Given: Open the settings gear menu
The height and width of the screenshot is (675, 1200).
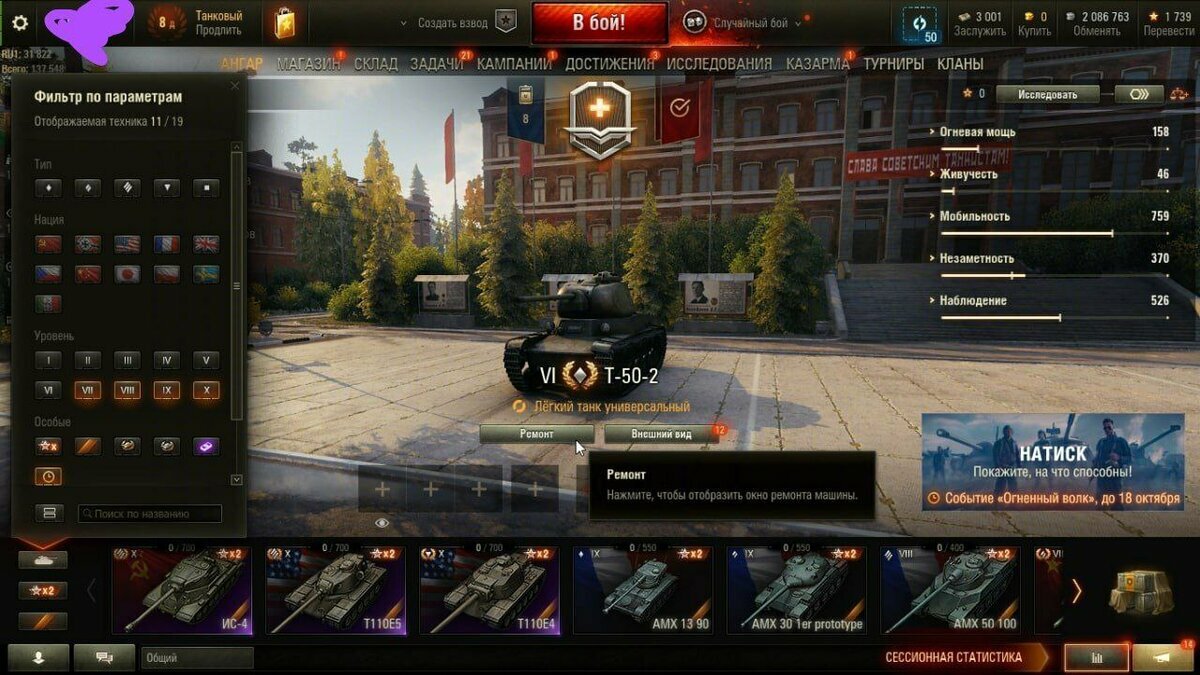Looking at the screenshot, I should click(x=20, y=23).
